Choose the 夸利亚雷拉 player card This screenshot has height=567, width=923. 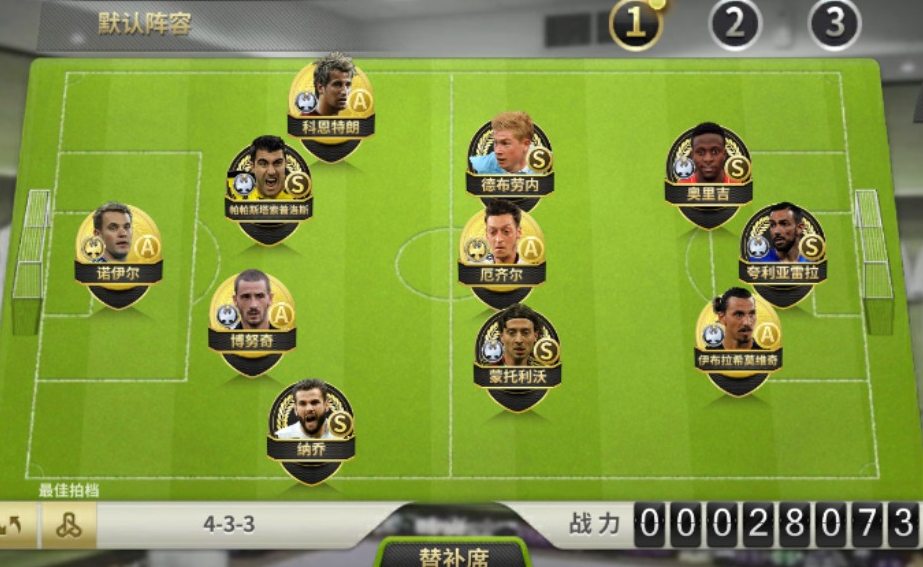(783, 250)
